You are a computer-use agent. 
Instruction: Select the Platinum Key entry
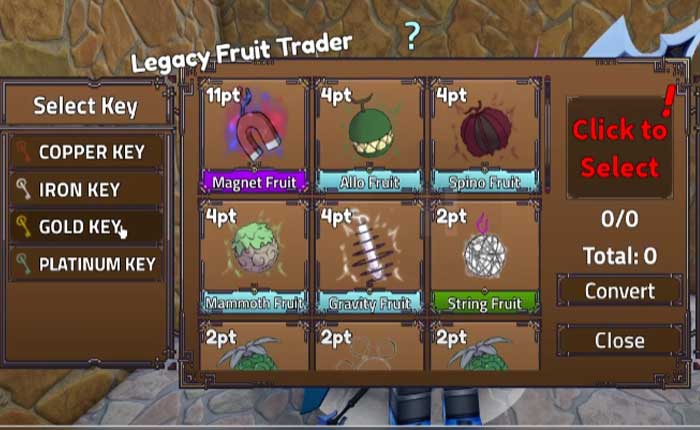[x=86, y=265]
